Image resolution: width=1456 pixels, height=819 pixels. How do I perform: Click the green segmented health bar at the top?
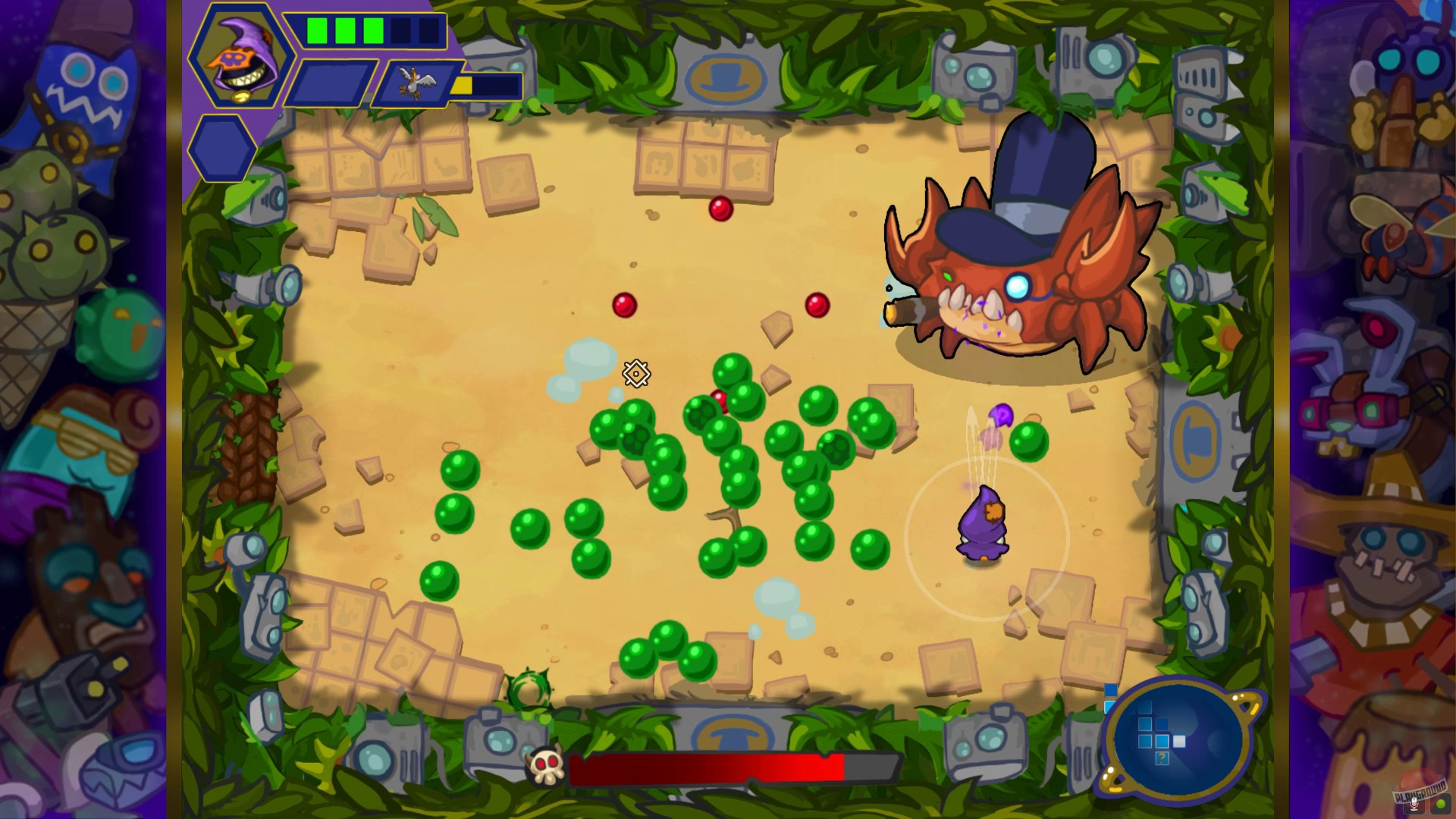[x=369, y=30]
